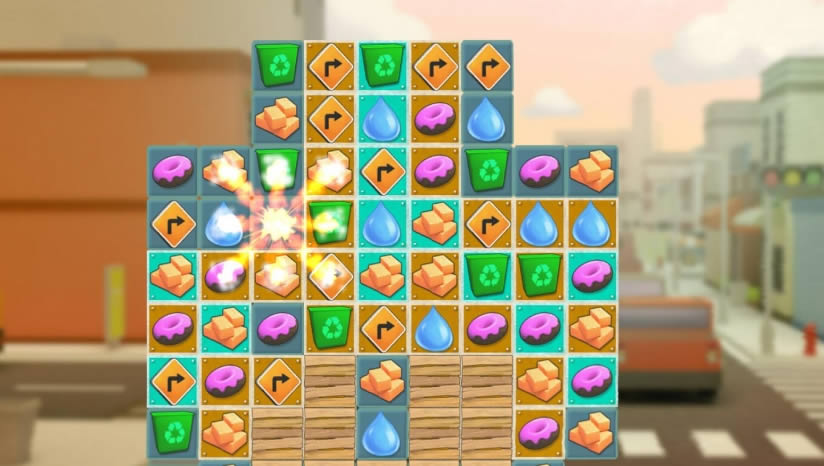Choose the water drop tile between wooden planks

[x=382, y=431]
